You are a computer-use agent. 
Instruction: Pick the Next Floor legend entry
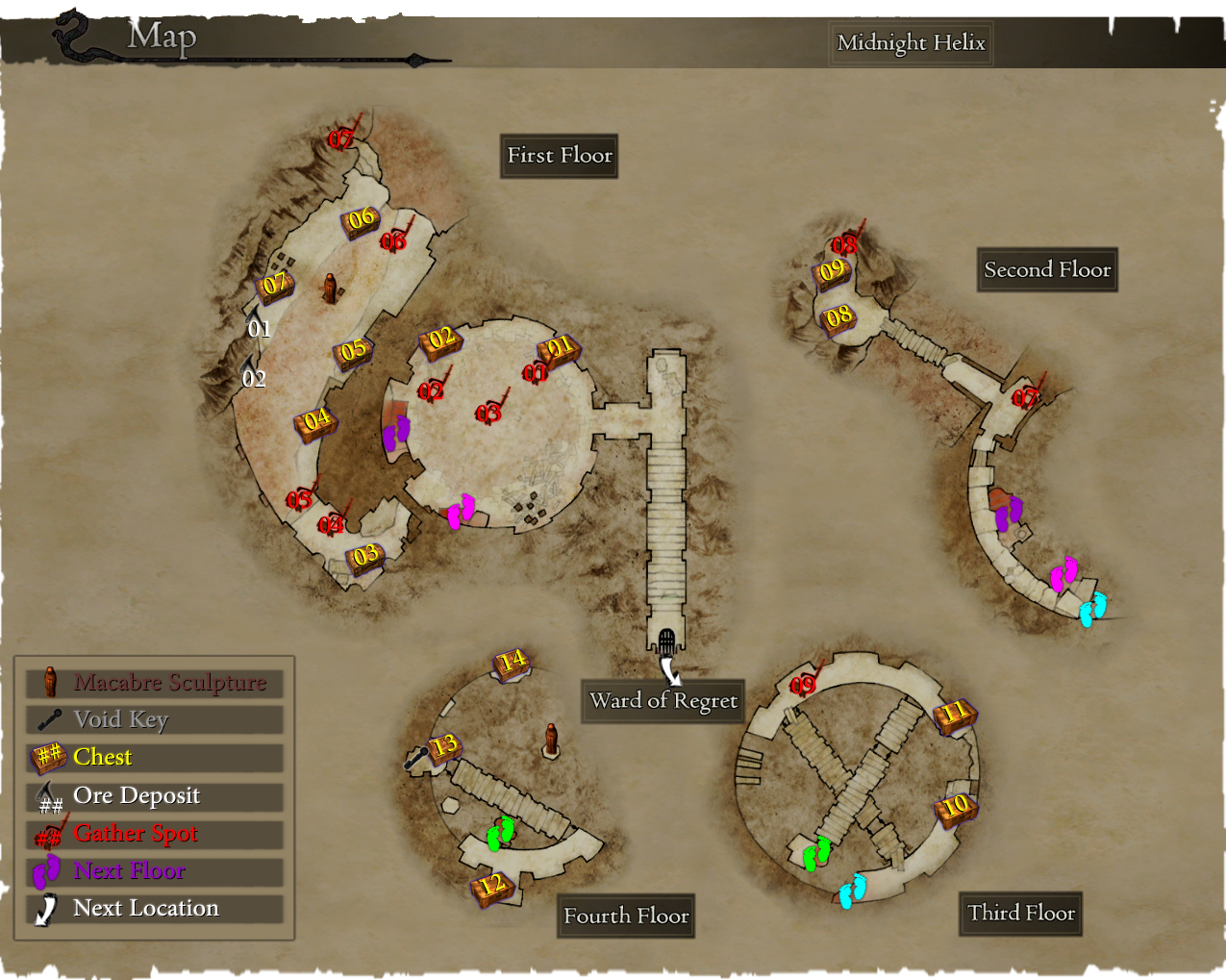[x=154, y=871]
